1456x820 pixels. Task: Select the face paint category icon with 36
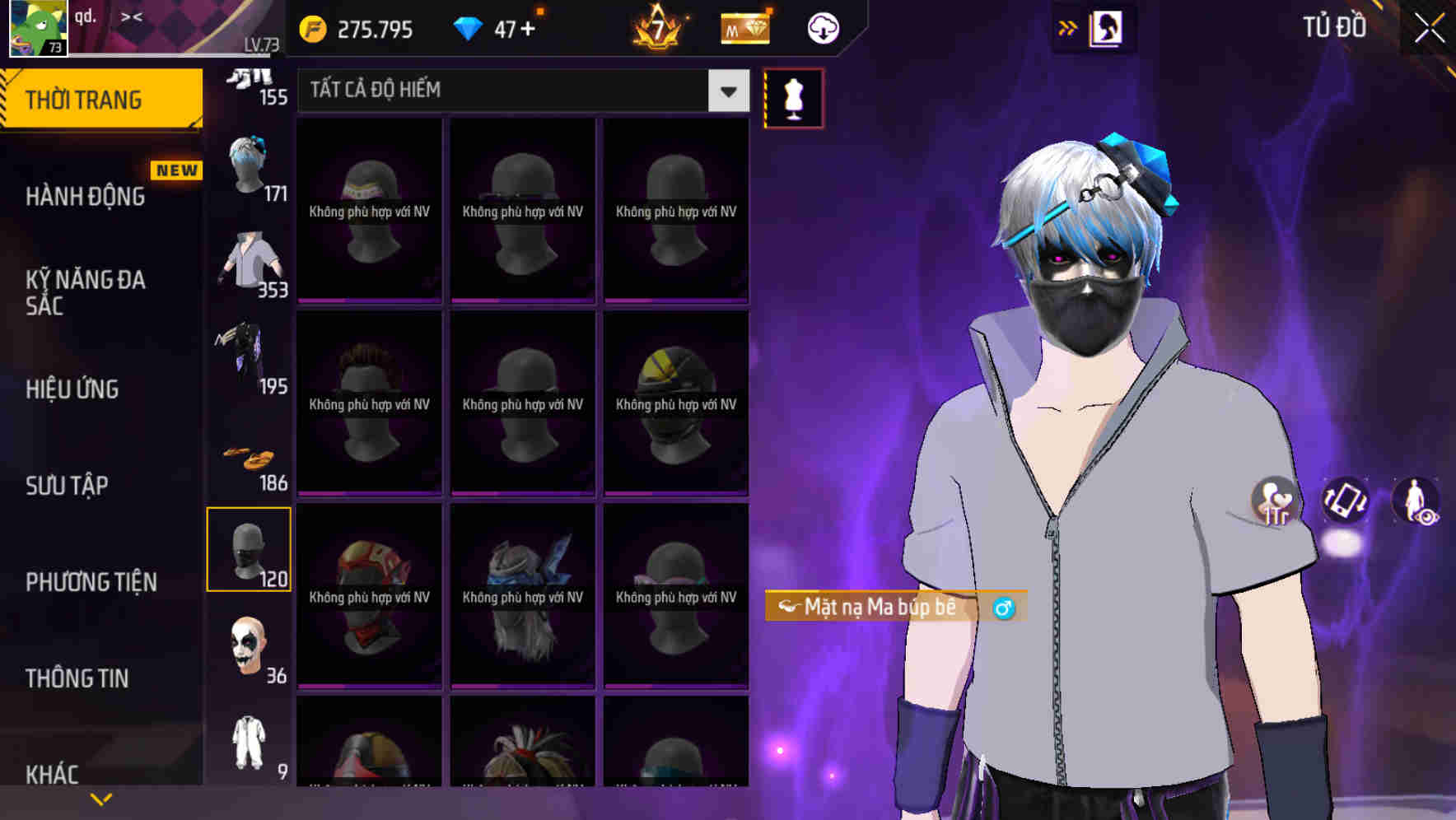tap(249, 649)
